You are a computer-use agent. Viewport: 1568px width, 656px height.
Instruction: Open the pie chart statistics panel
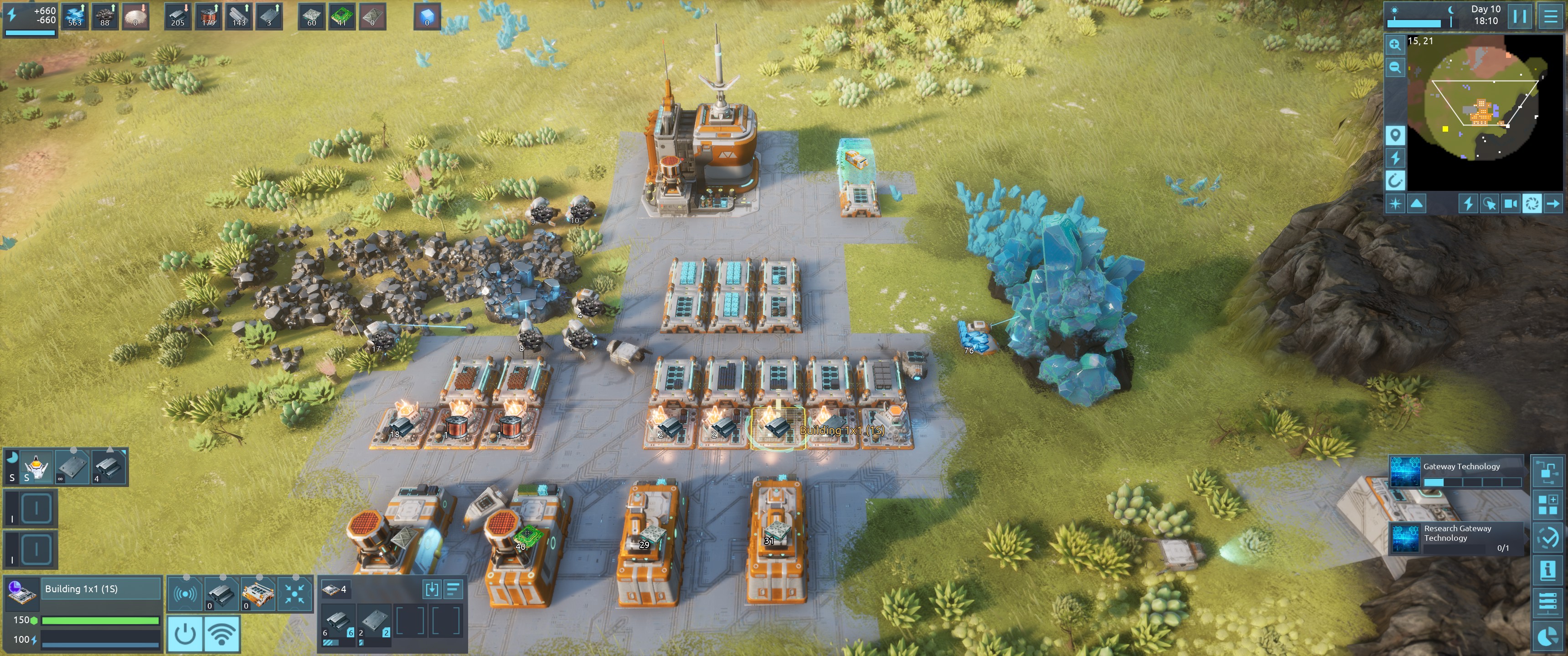coord(1547,636)
